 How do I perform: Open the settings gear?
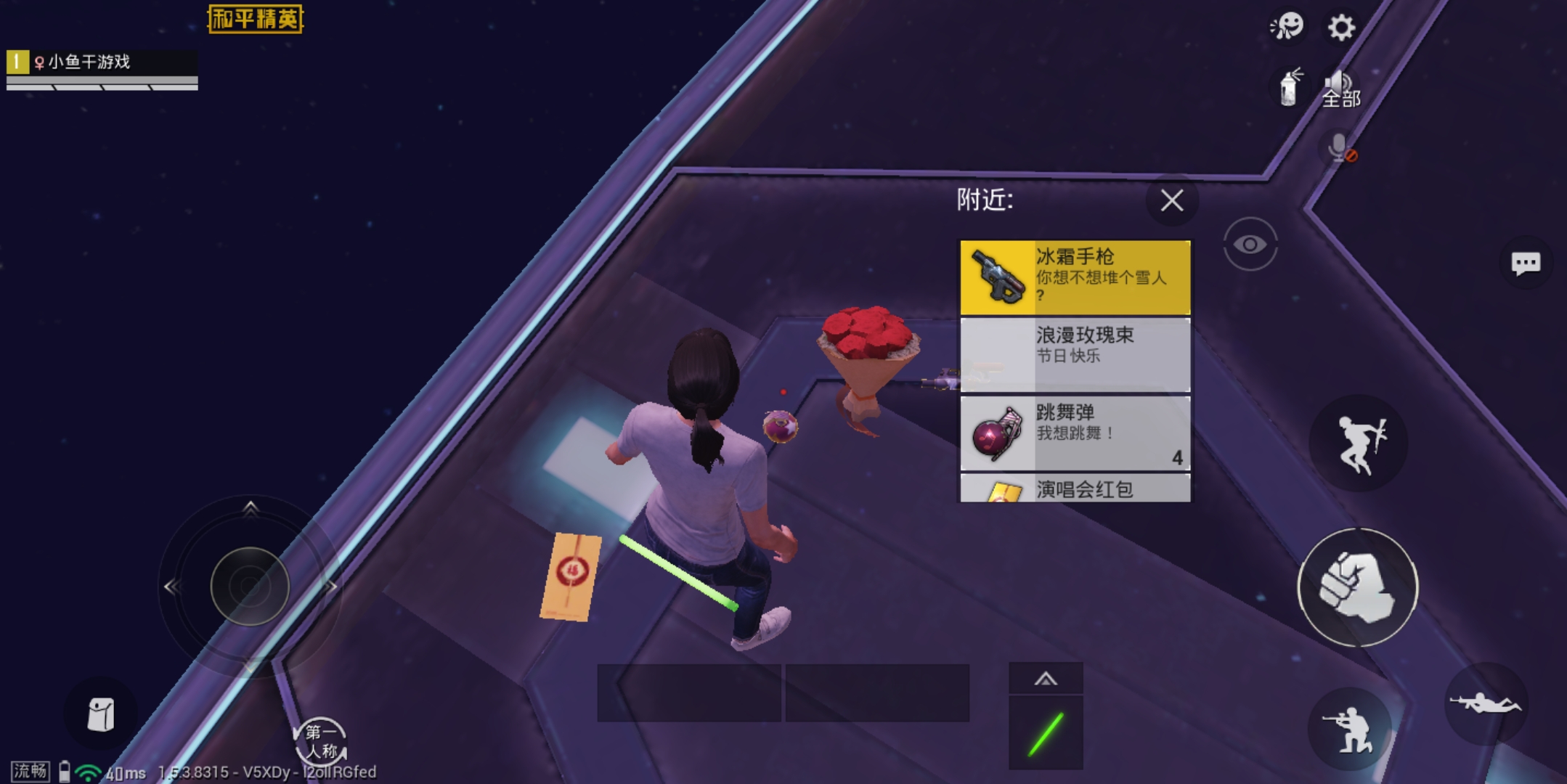tap(1340, 28)
